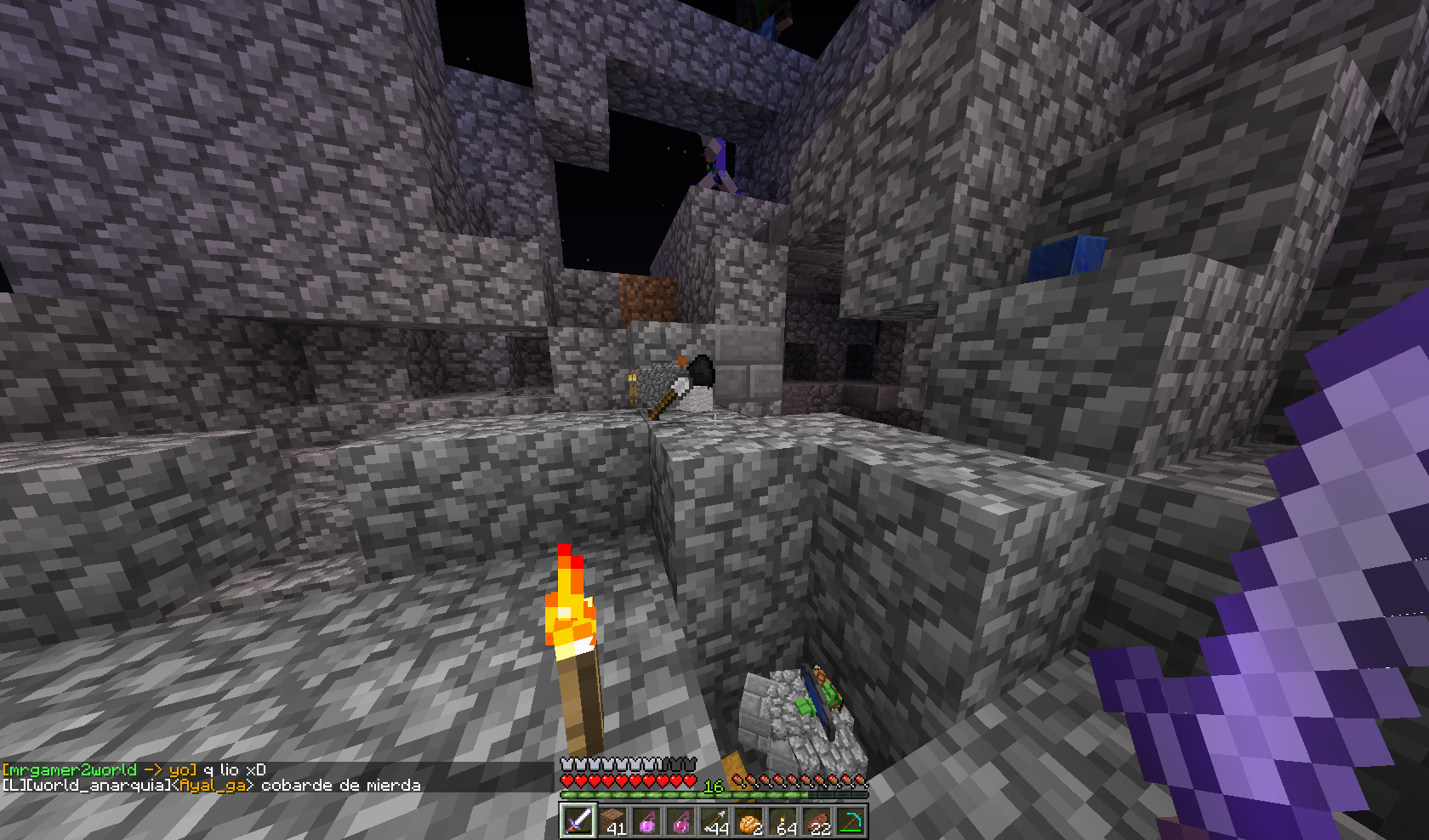Select the torch stack of 64

783,821
